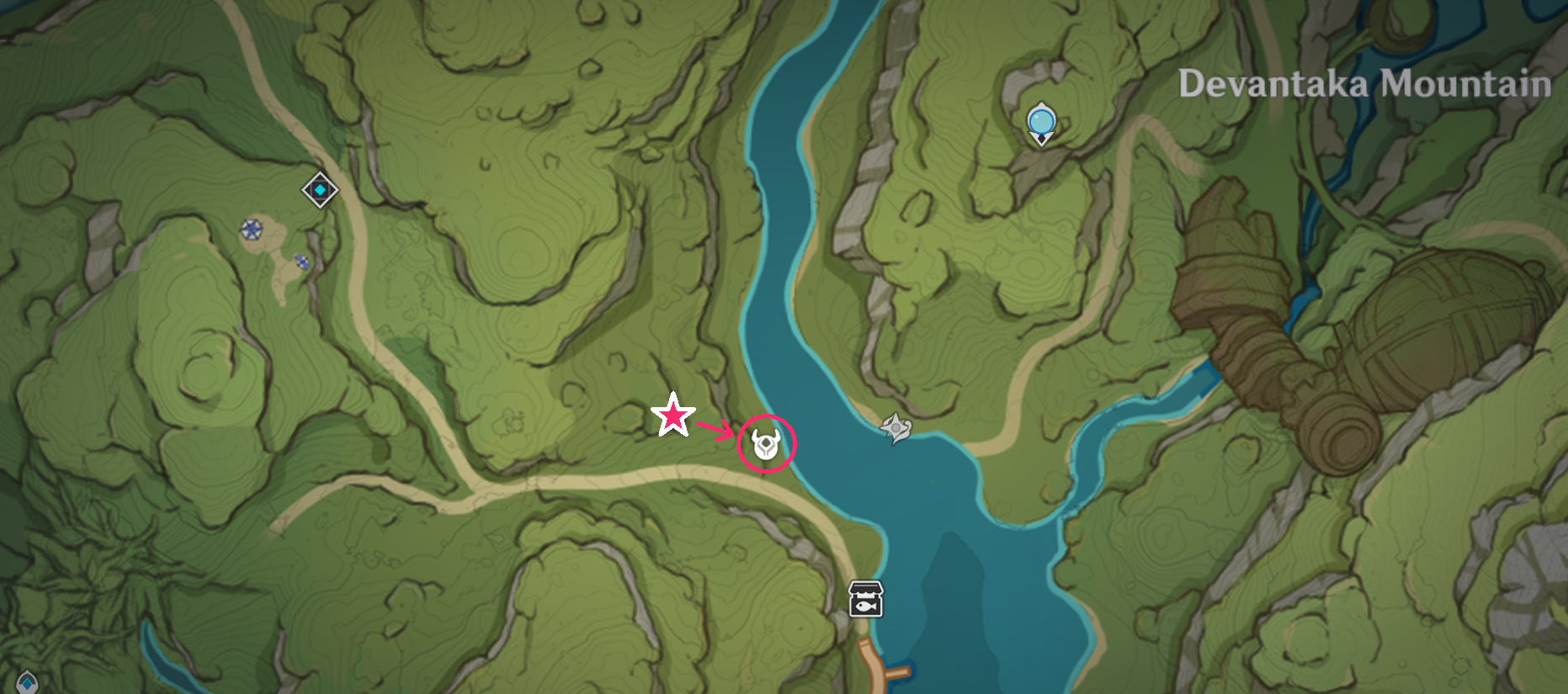Viewport: 1568px width, 694px height.
Task: Select the horned enemy marker circled in pink
Action: 766,443
